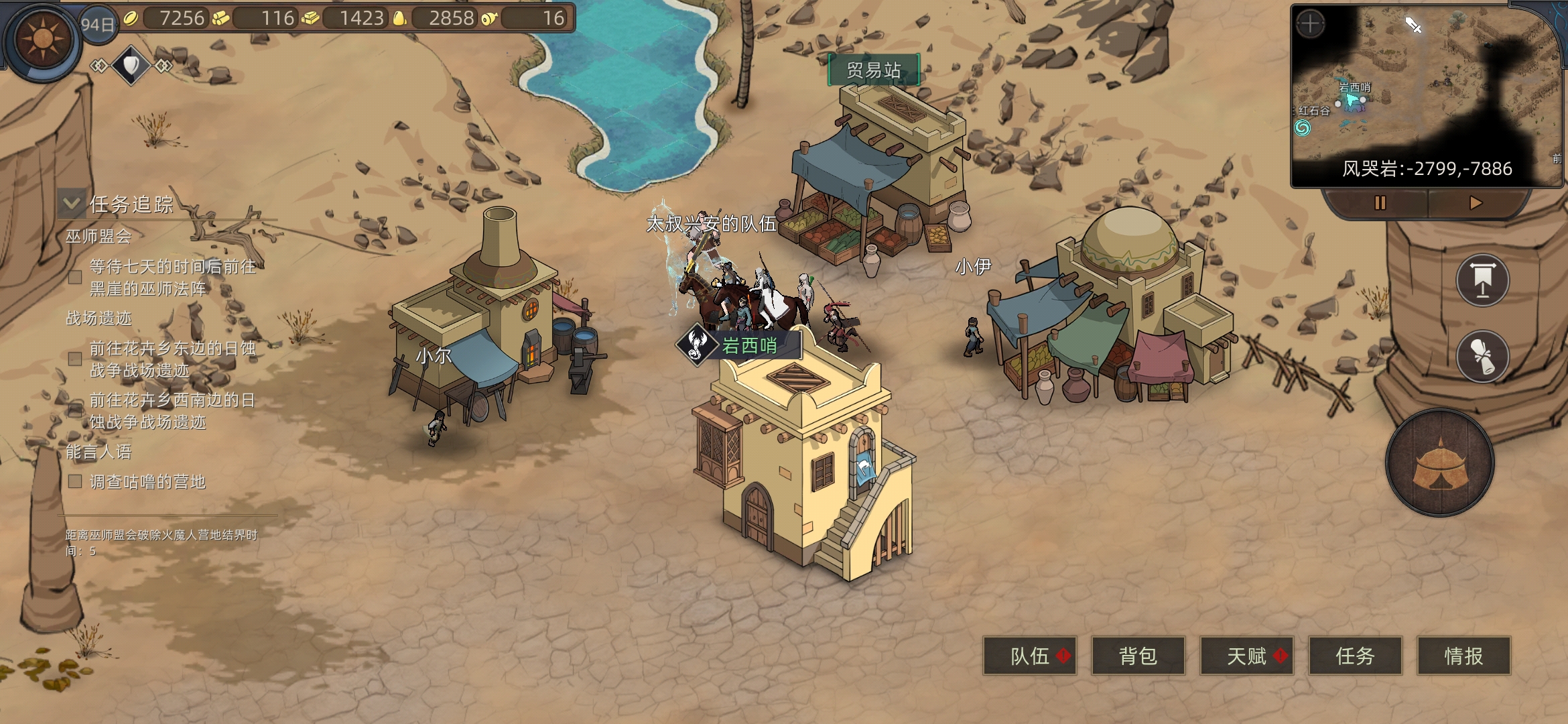The image size is (1568, 724).
Task: Click the scroll icon button
Action: [1482, 356]
